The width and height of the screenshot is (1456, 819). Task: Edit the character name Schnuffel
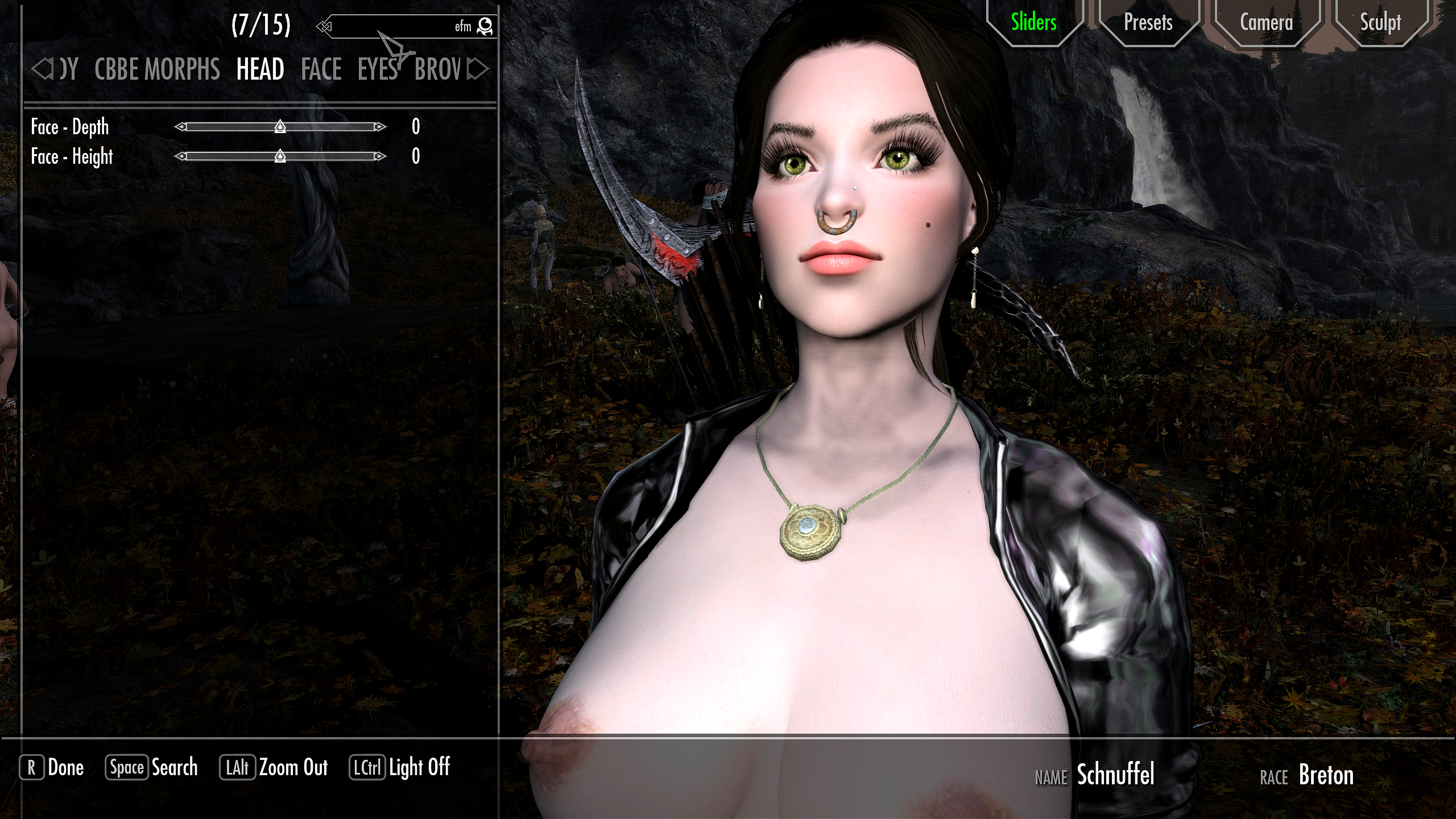(x=1115, y=775)
